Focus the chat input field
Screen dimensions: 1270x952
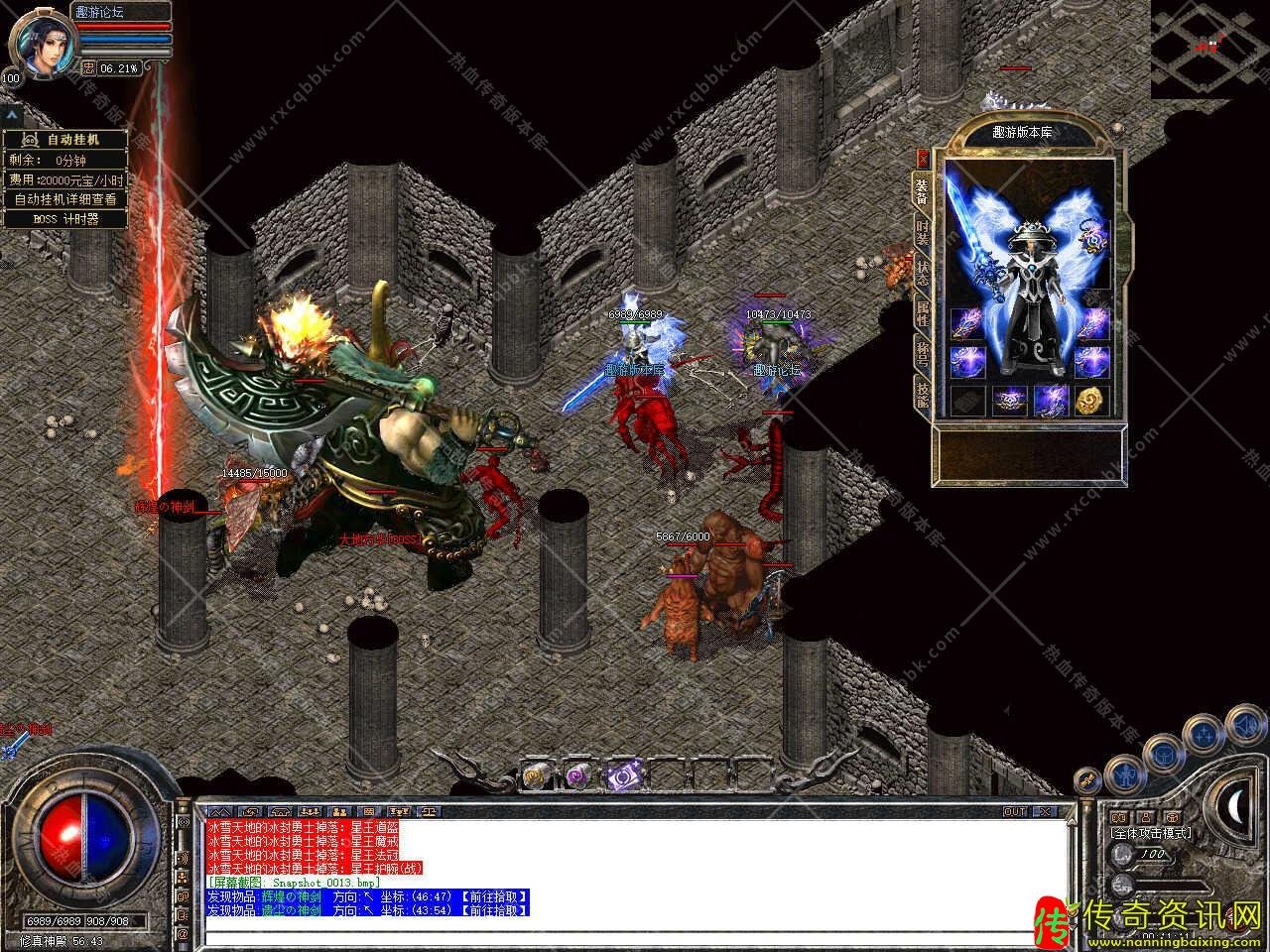click(x=635, y=934)
